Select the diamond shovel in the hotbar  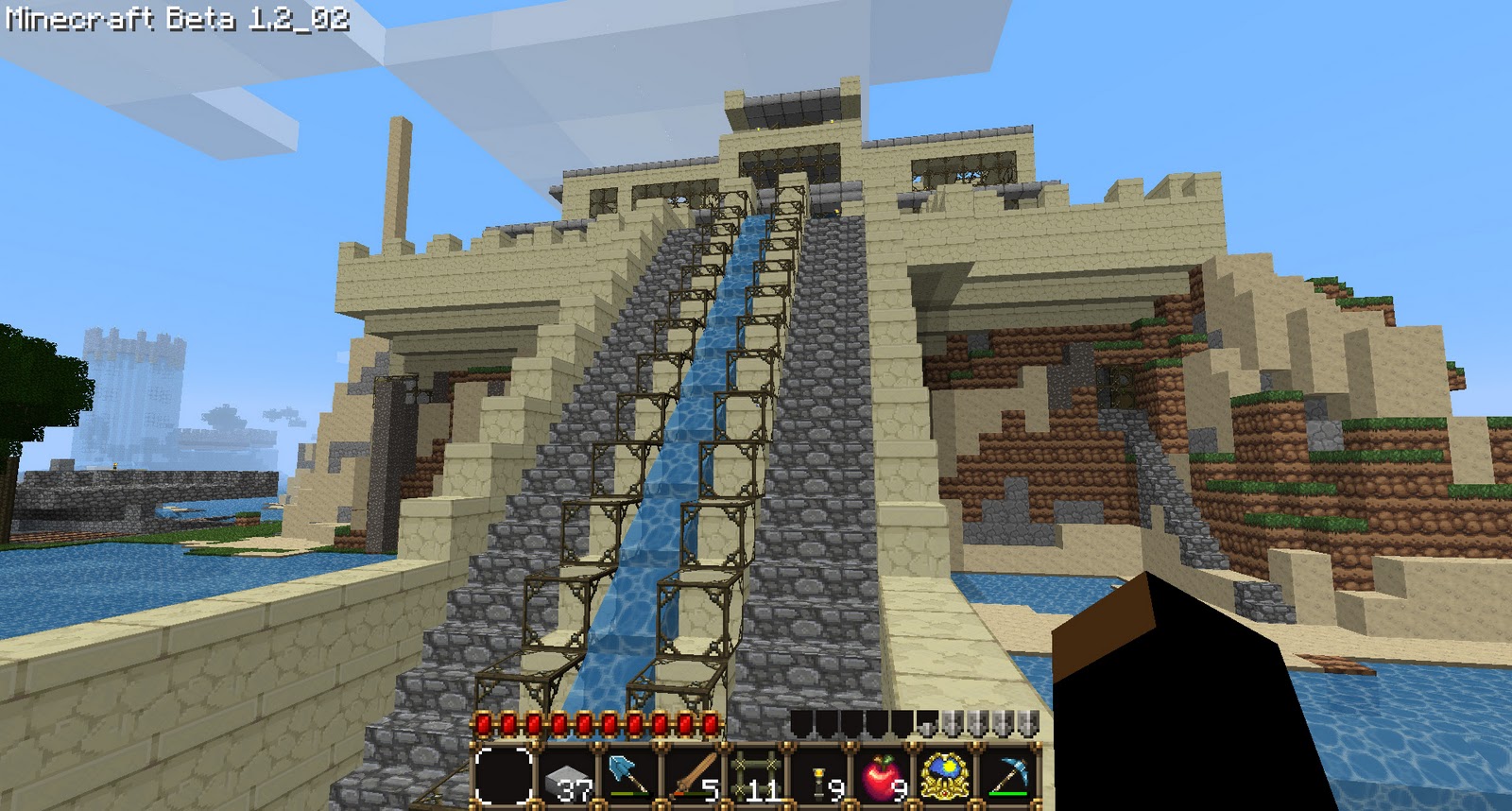click(x=629, y=775)
